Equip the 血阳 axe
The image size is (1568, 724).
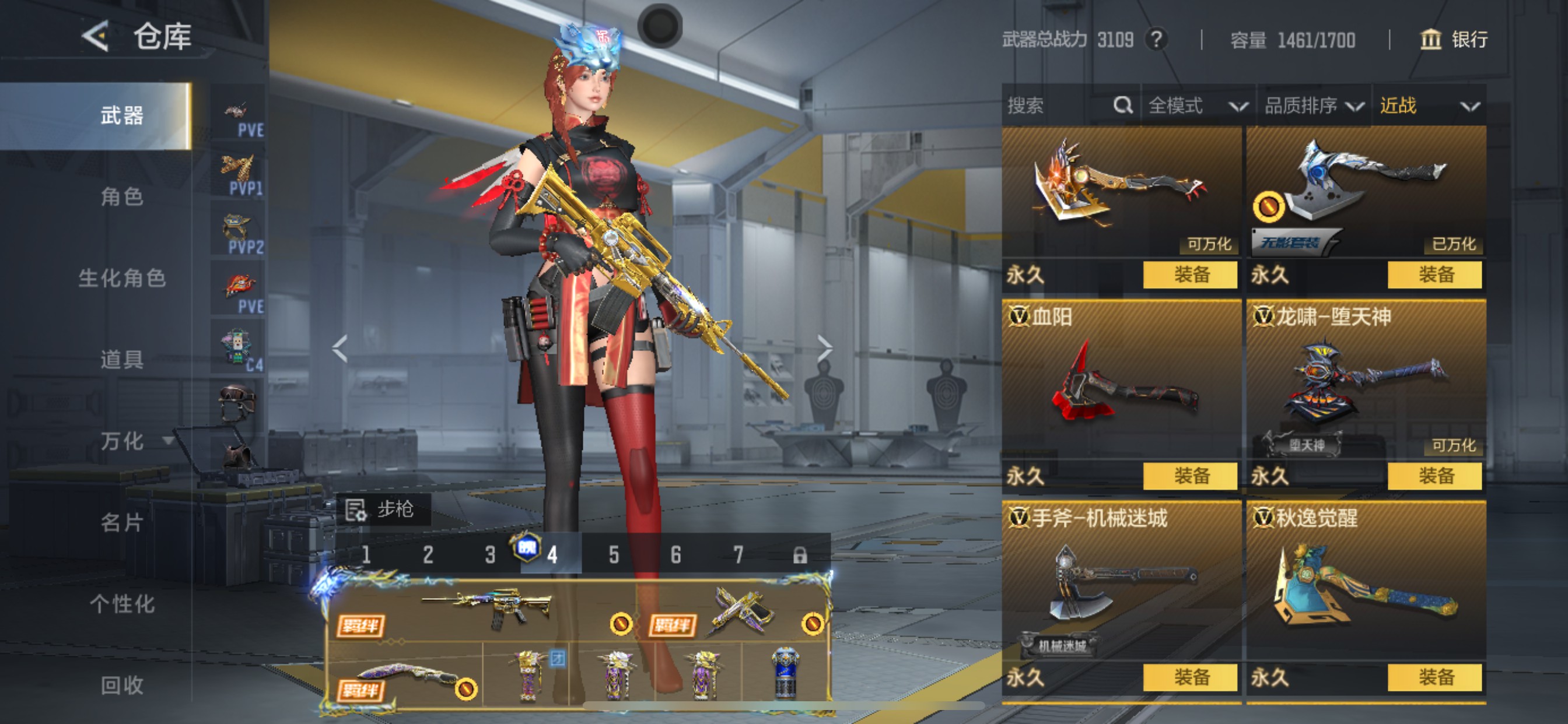point(1190,476)
